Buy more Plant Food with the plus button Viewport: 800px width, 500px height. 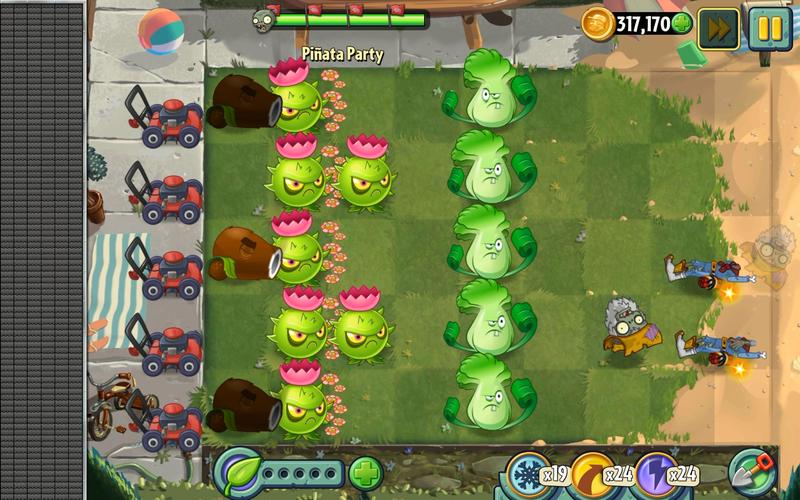click(x=366, y=471)
